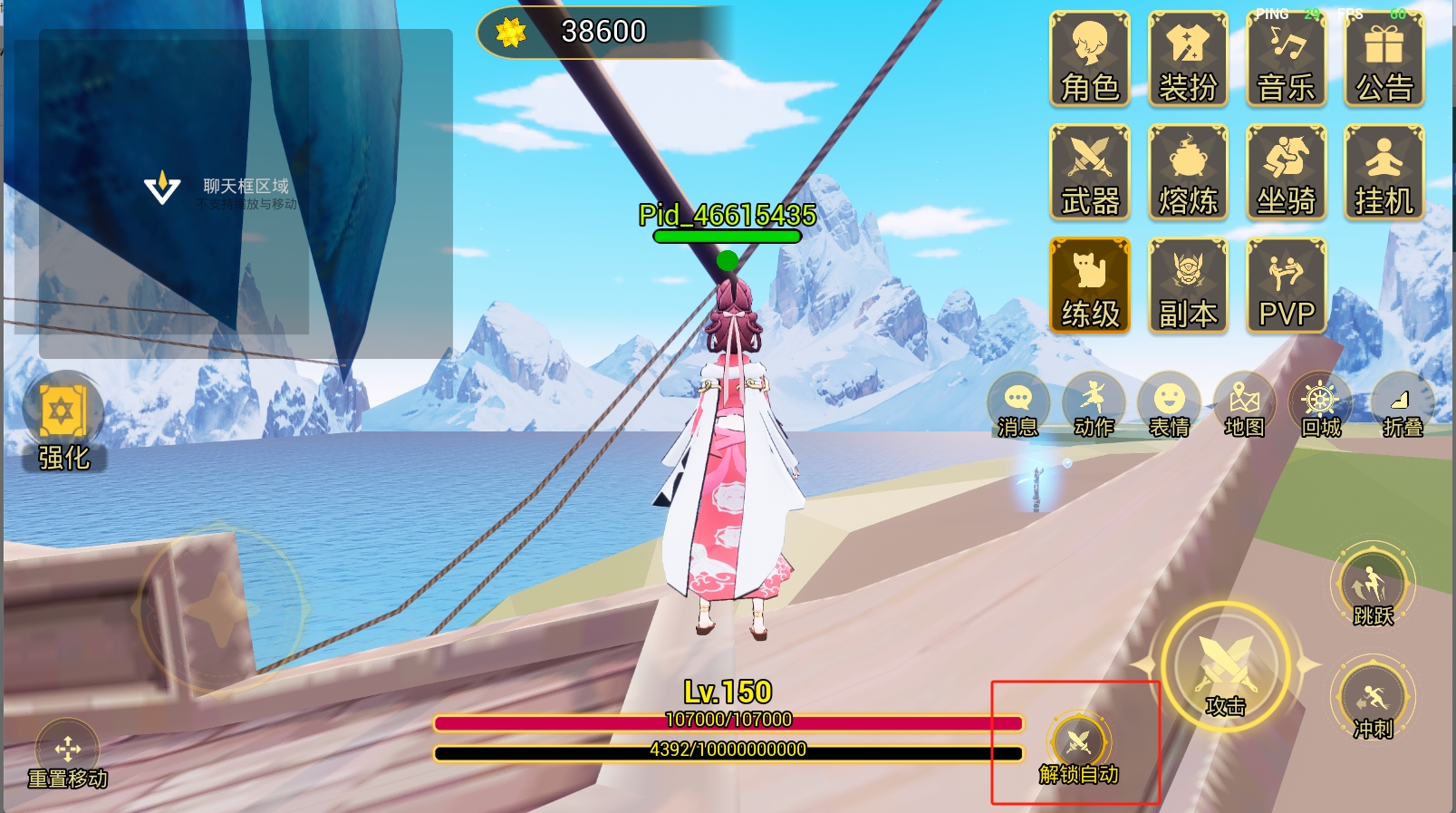Open the 副本 dungeon menu

tap(1188, 286)
